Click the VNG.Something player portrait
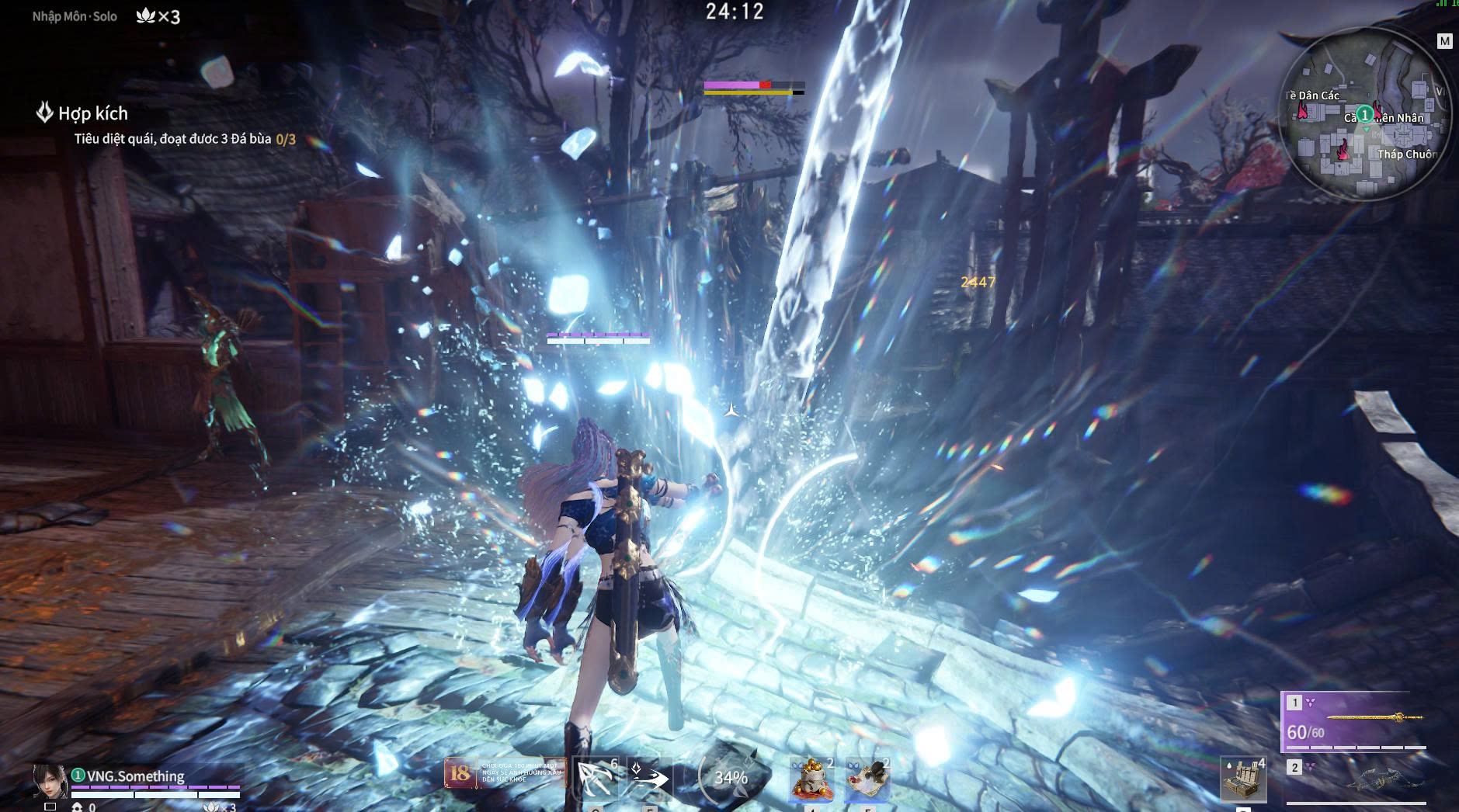 click(x=50, y=780)
